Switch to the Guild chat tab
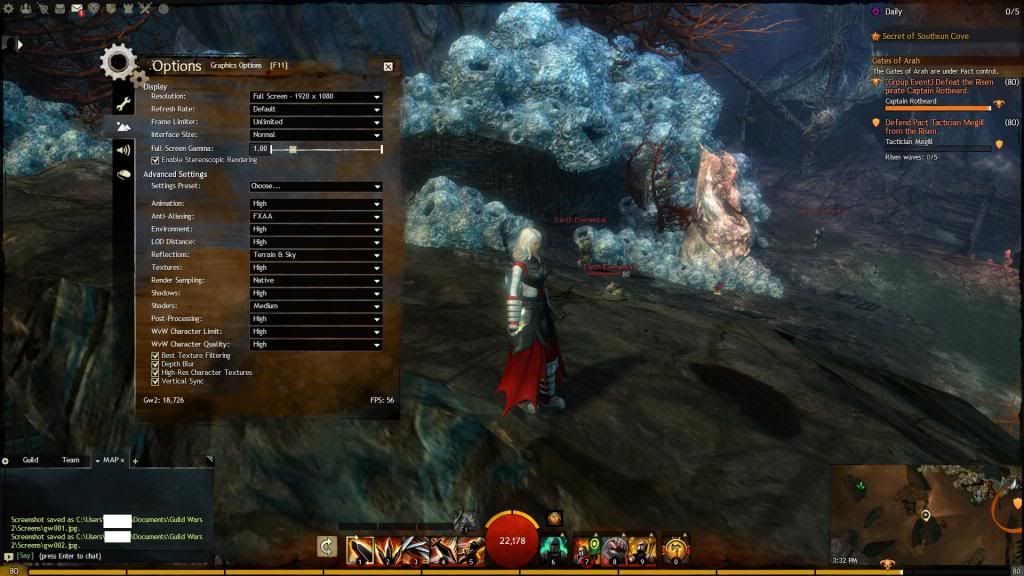Viewport: 1024px width, 576px height. (x=31, y=460)
